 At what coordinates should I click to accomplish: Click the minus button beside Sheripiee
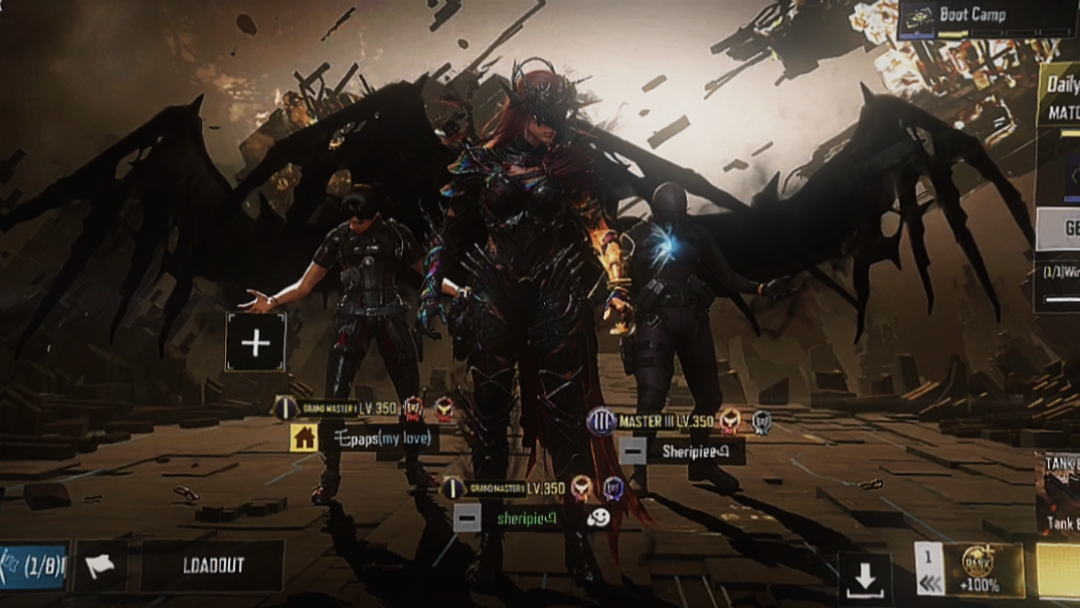632,450
